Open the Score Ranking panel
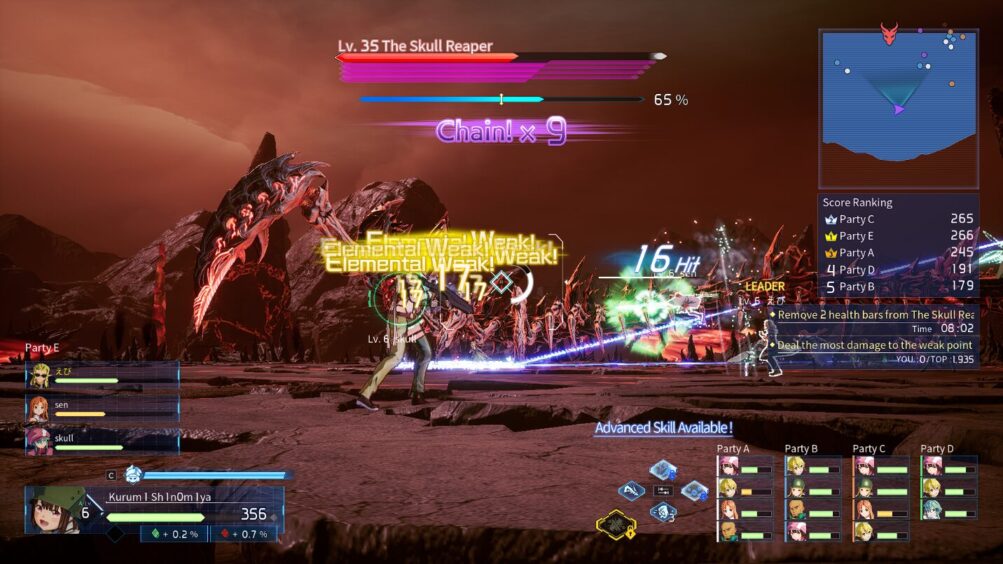Screen dimensions: 1003x564 [x=898, y=245]
